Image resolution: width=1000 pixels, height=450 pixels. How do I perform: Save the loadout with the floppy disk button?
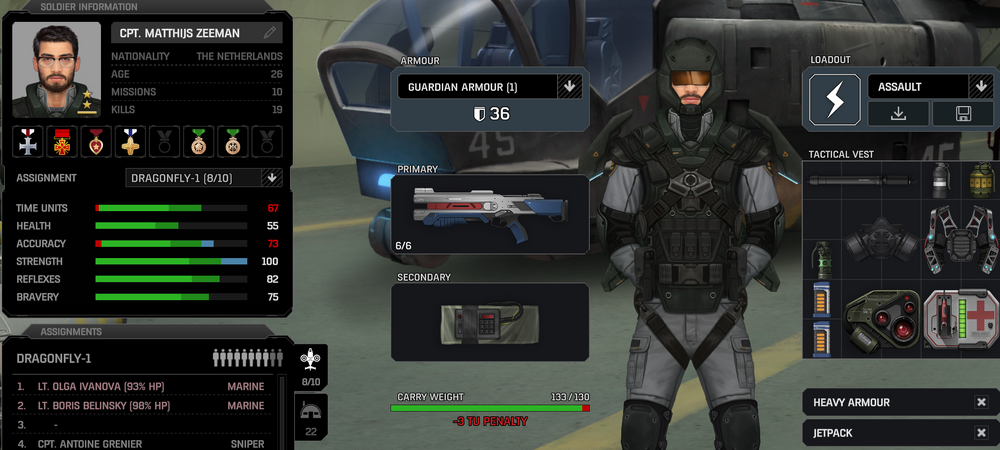tap(962, 114)
